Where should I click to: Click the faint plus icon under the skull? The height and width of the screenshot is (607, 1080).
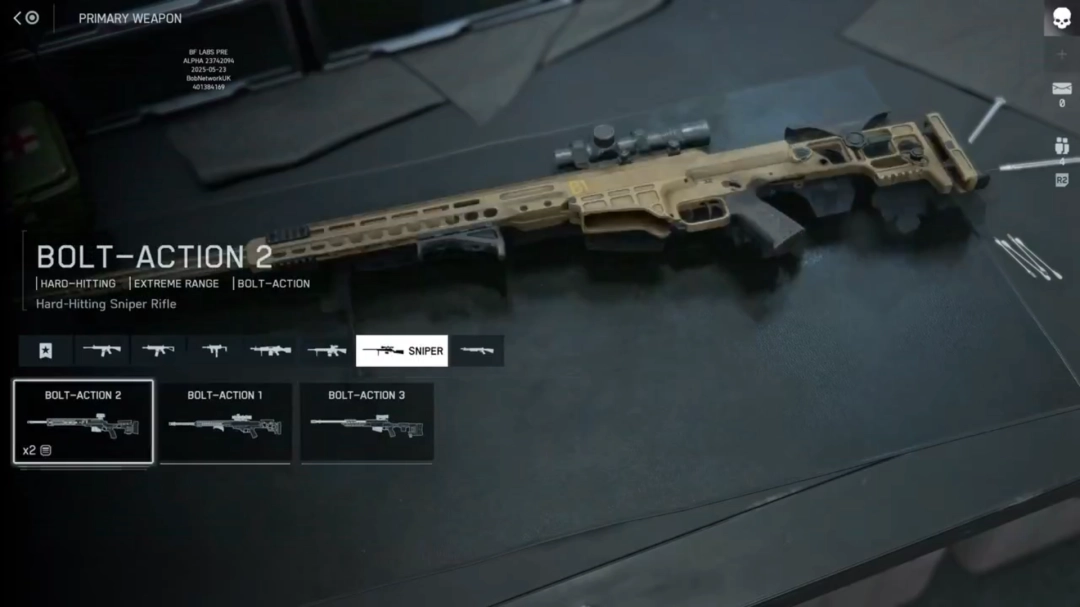coord(1061,54)
